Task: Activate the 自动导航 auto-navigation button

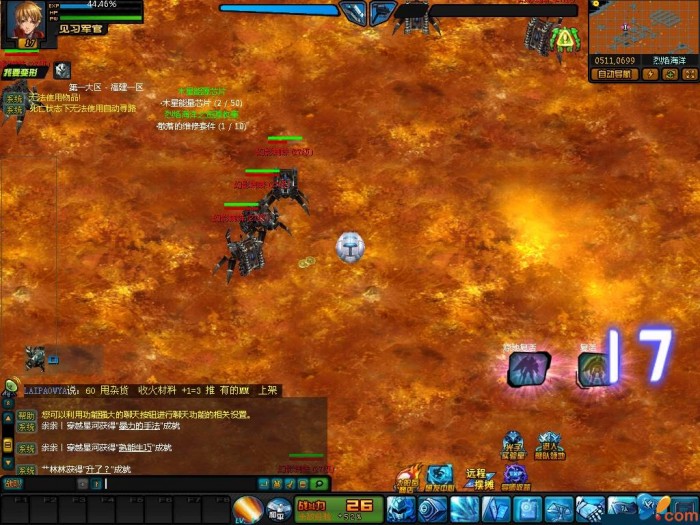Action: (x=615, y=74)
